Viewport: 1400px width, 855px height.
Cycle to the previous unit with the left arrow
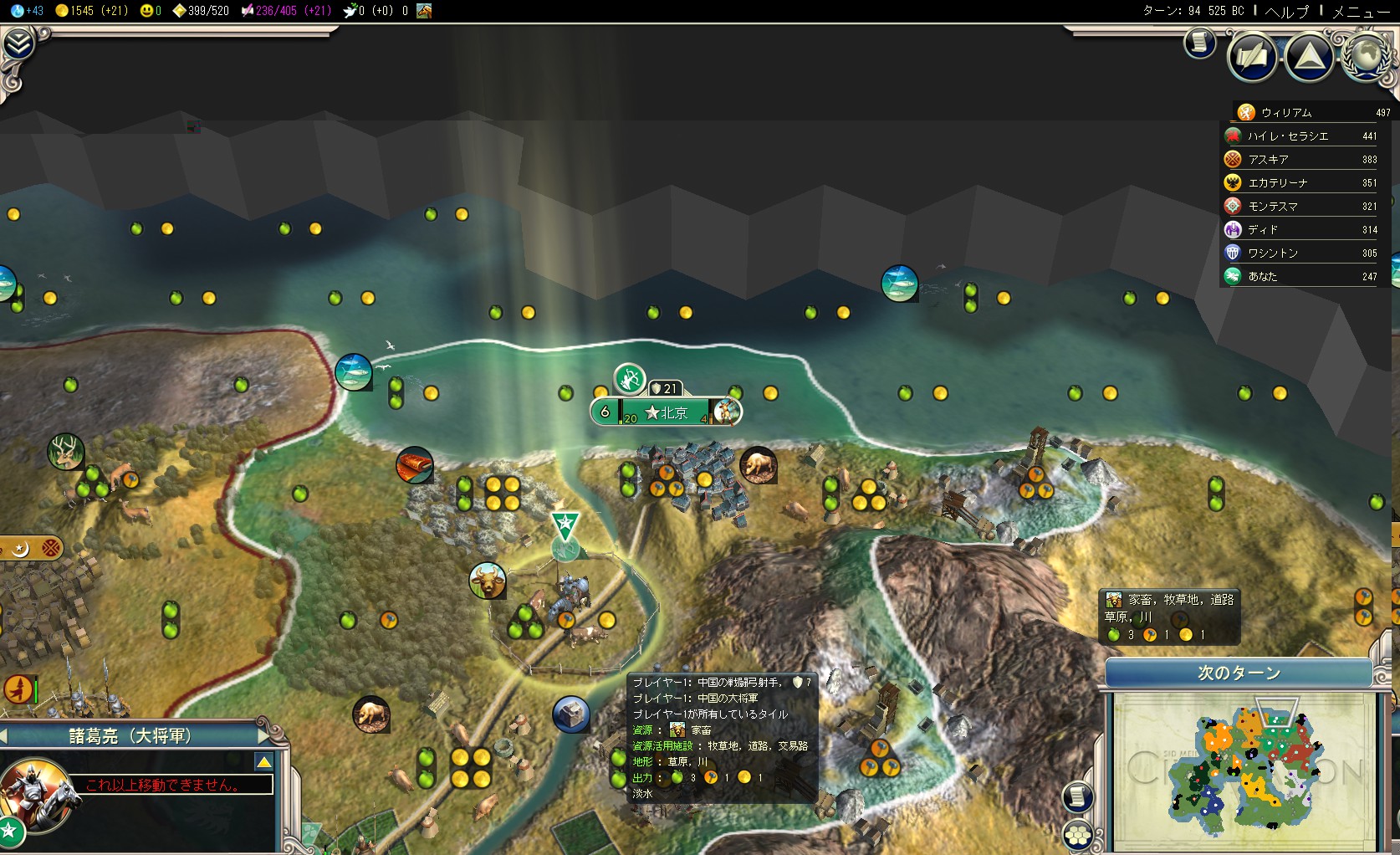(4, 736)
